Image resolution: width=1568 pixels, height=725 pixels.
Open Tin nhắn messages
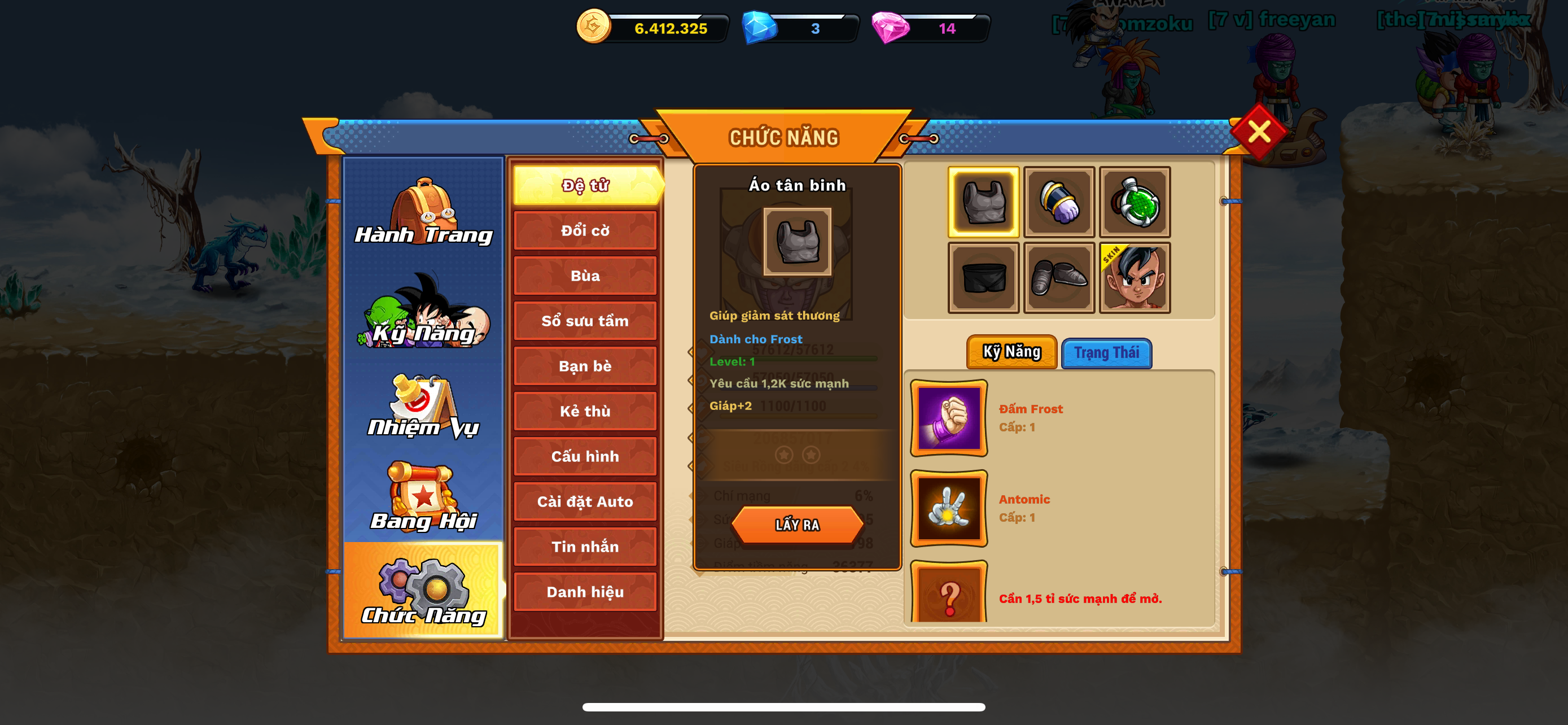585,547
